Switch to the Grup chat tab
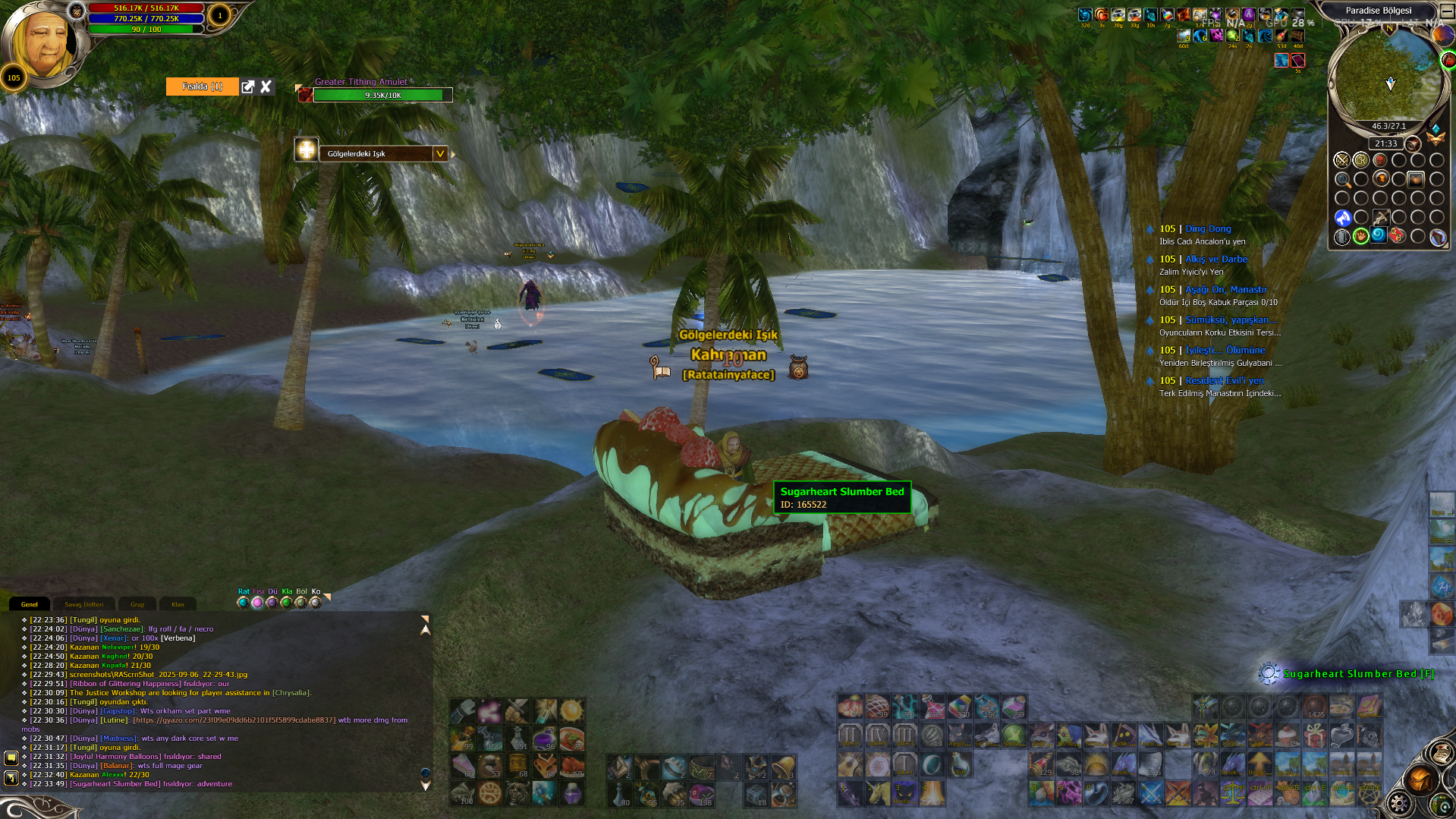1456x819 pixels. click(137, 604)
